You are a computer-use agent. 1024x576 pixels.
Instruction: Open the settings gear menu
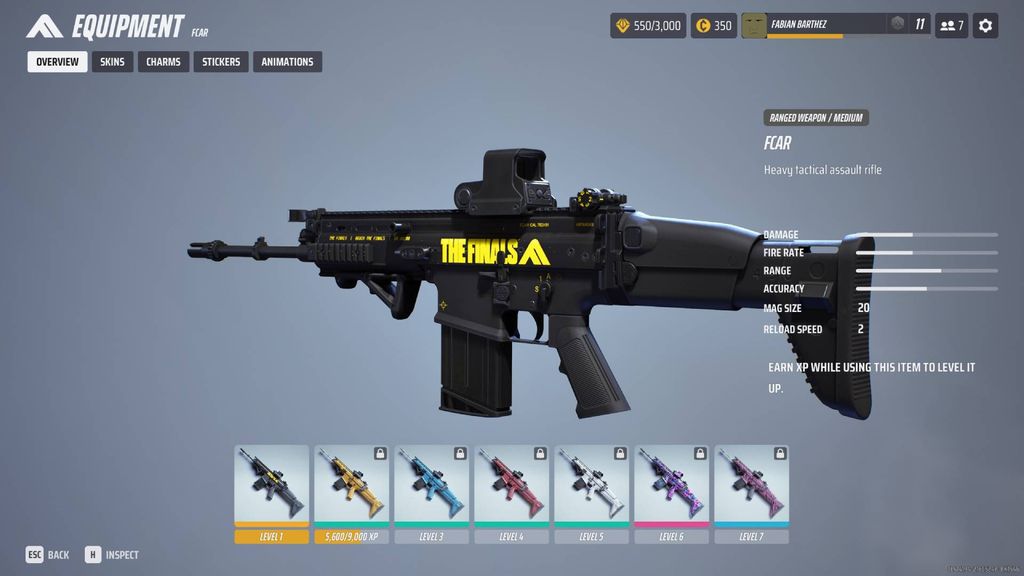coord(985,25)
